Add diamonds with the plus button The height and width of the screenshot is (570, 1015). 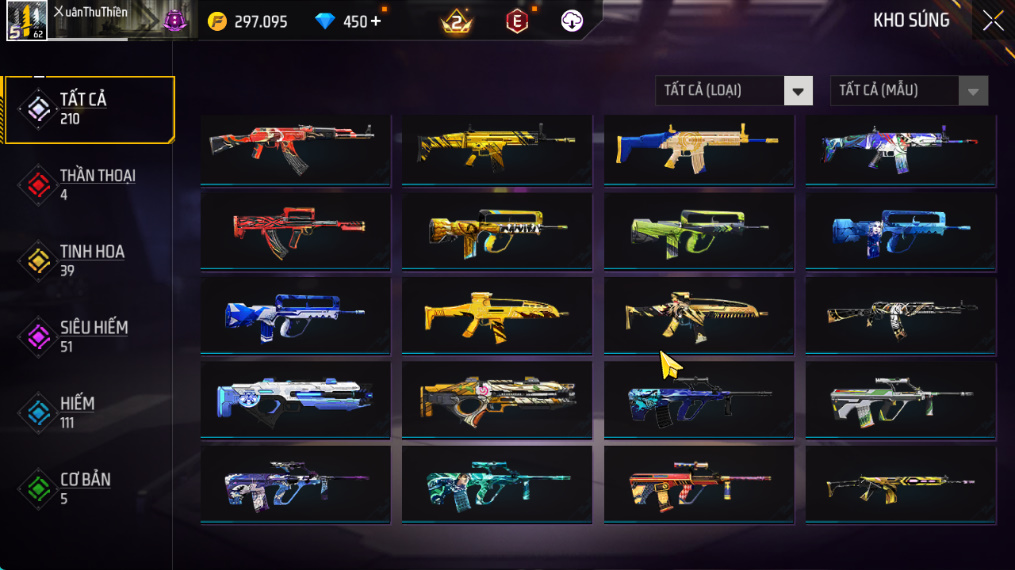click(376, 21)
